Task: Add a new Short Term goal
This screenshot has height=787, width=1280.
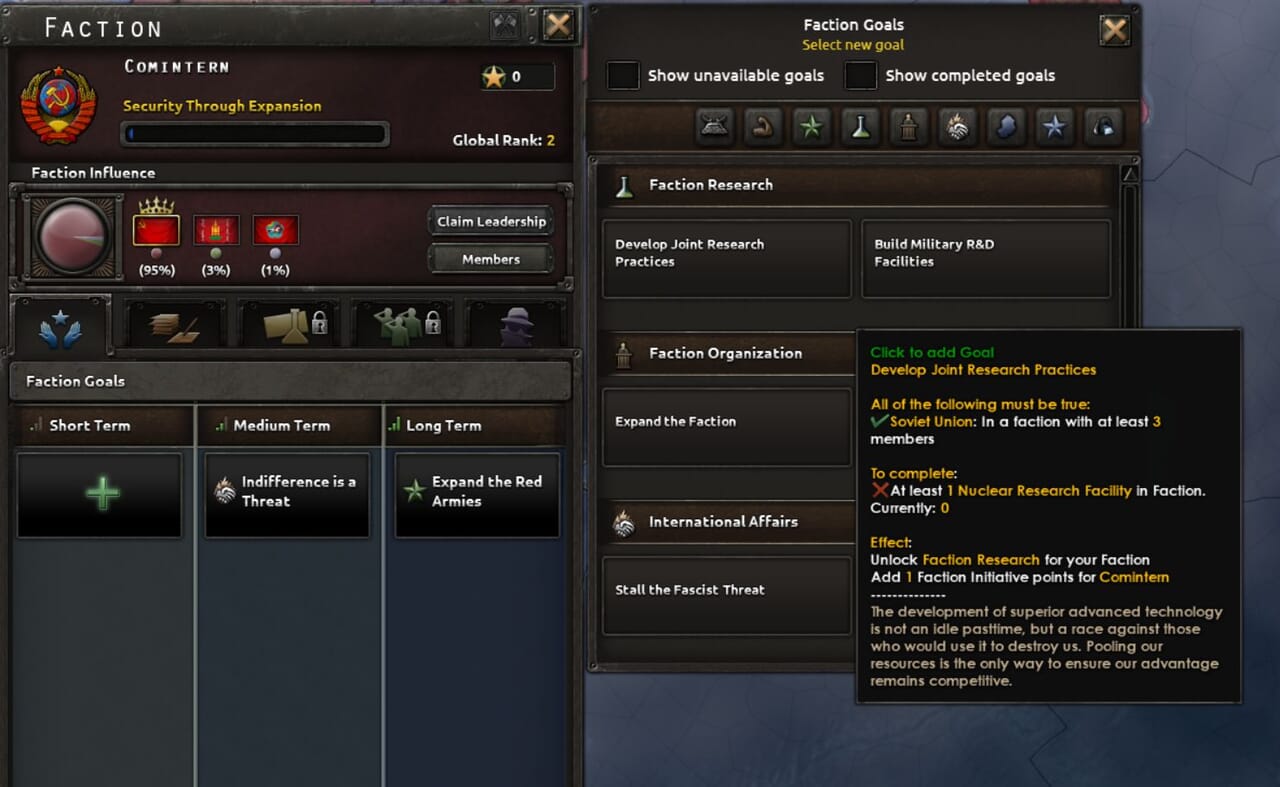Action: coord(100,495)
